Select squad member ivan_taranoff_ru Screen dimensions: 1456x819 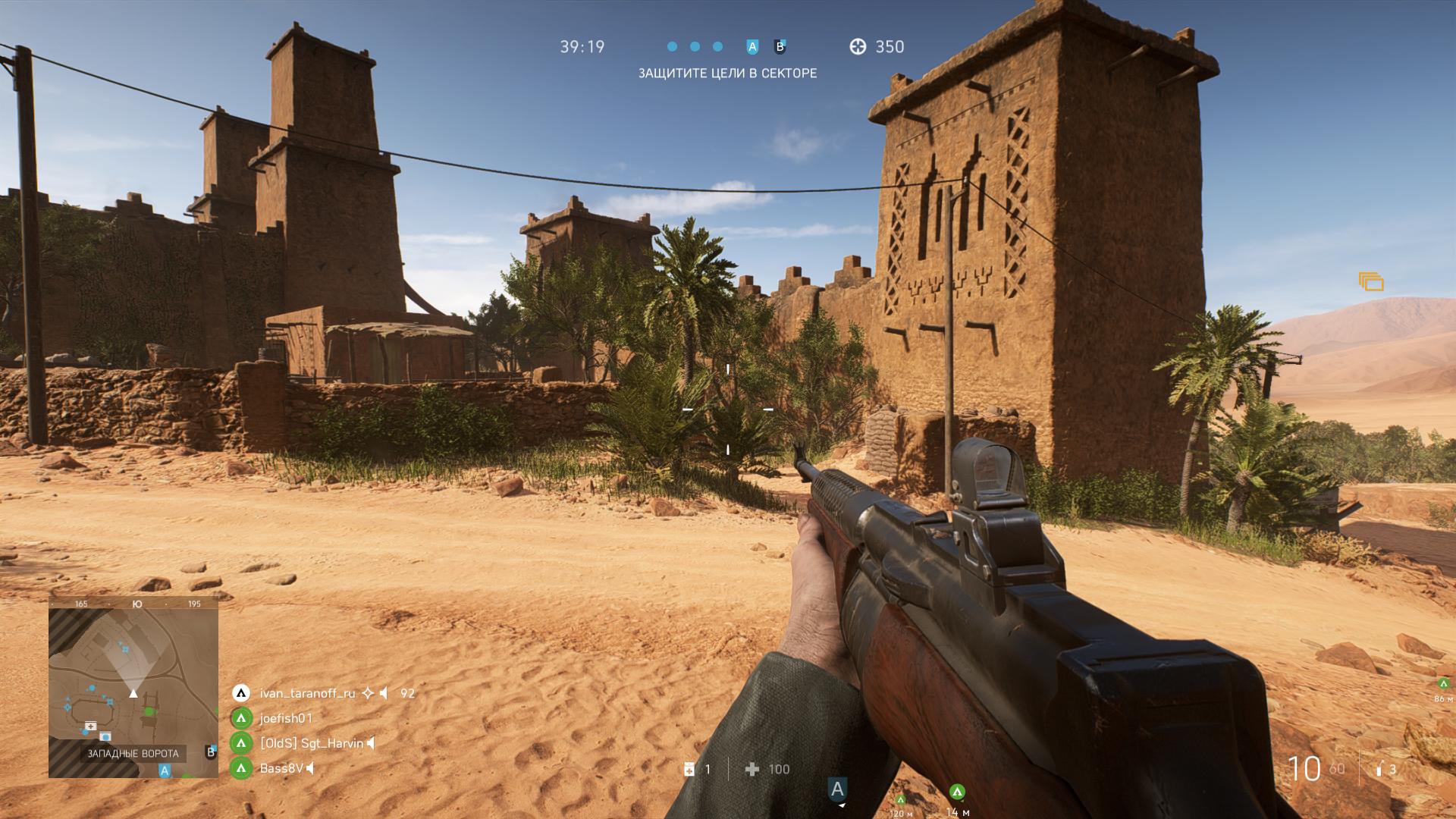pyautogui.click(x=307, y=693)
